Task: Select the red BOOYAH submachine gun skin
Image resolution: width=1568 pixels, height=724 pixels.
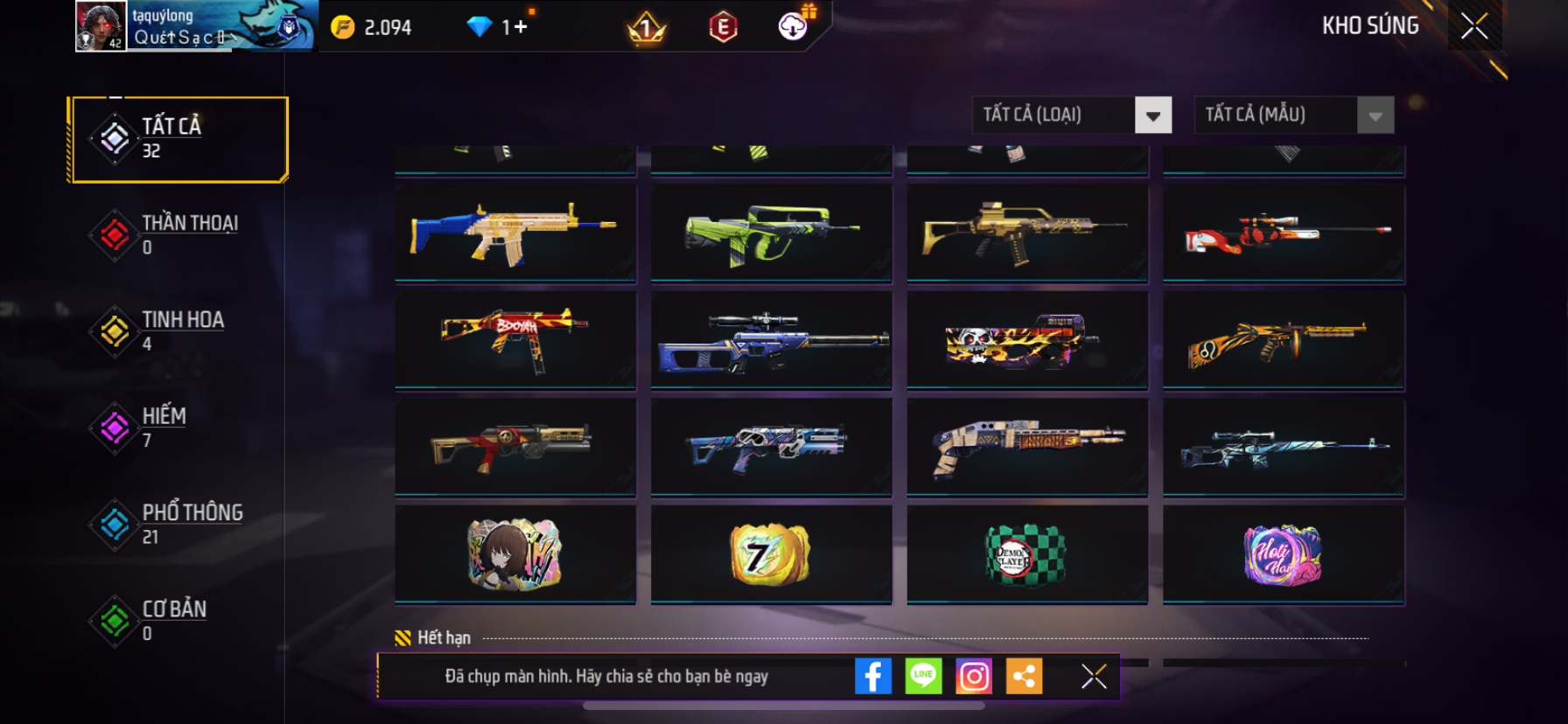Action: click(x=515, y=339)
